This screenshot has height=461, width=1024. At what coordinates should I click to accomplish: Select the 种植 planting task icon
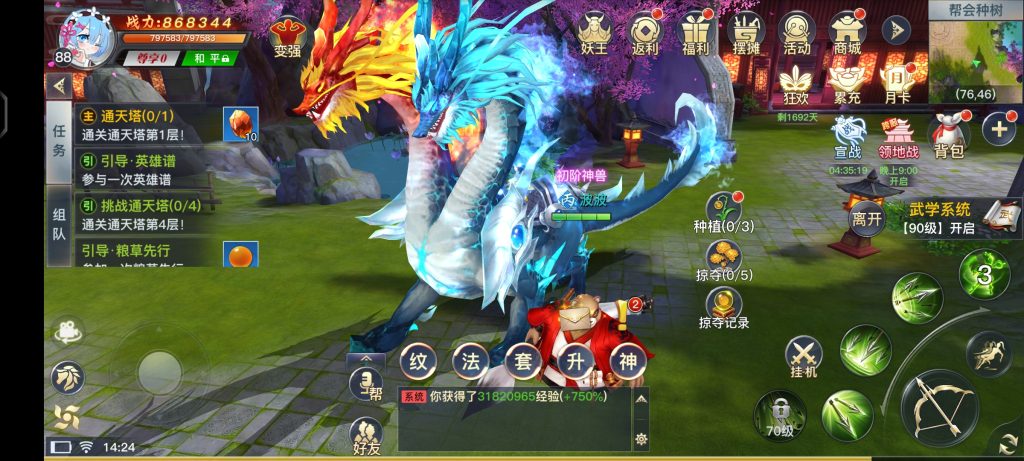723,211
